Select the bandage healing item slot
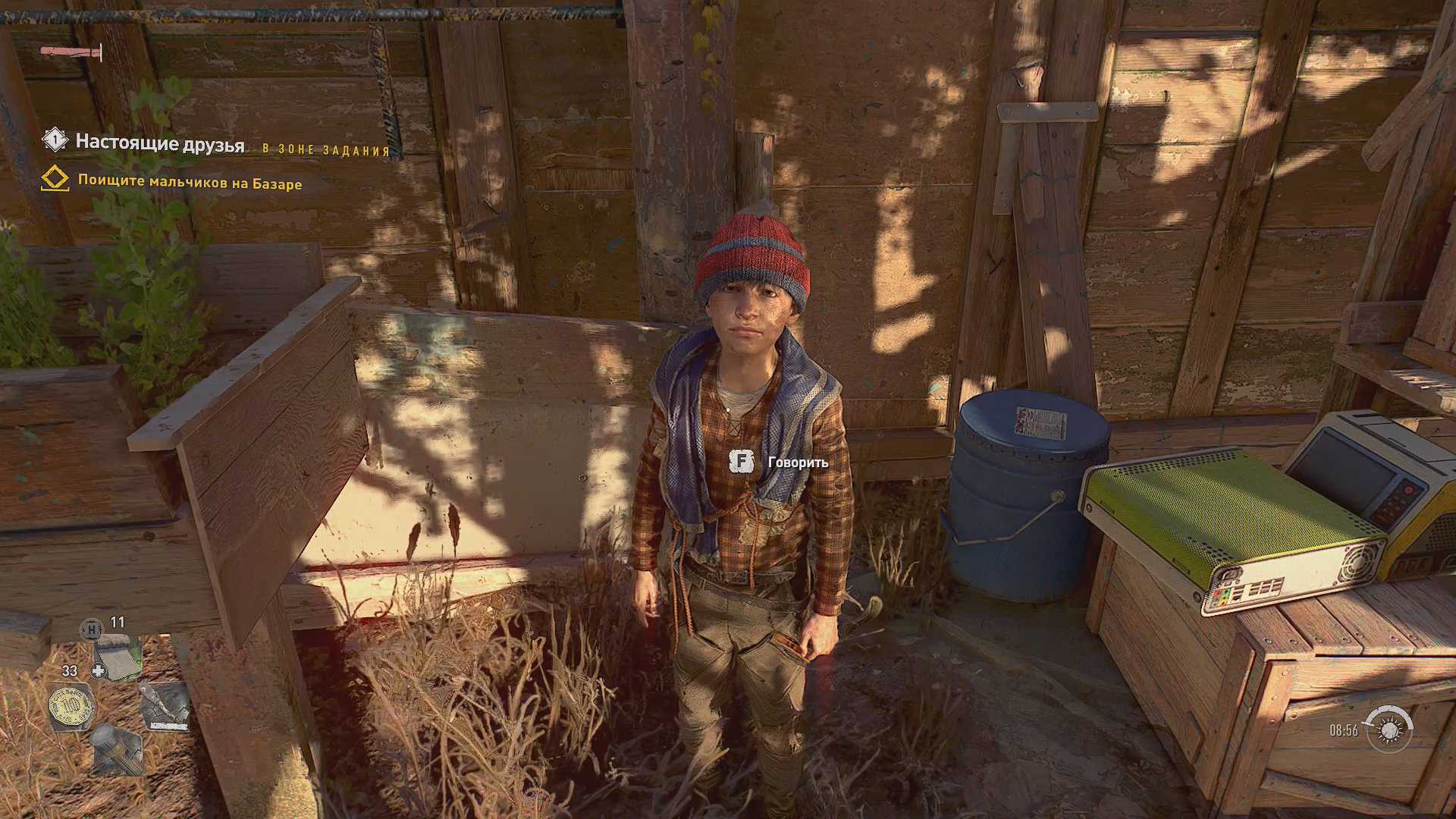This screenshot has width=1456, height=819. pos(118,659)
